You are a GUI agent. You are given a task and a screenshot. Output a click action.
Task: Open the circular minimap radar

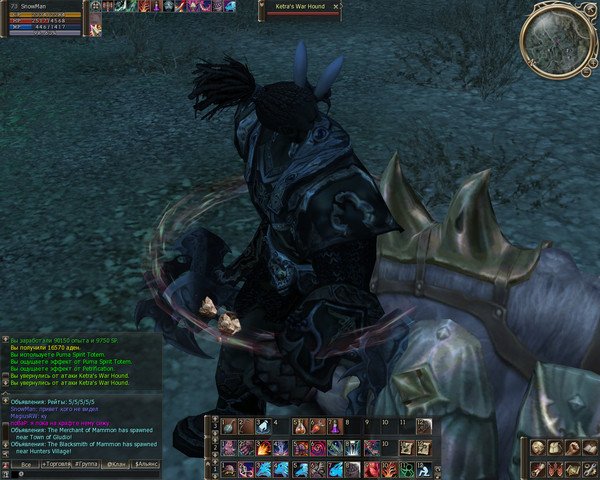tap(558, 42)
